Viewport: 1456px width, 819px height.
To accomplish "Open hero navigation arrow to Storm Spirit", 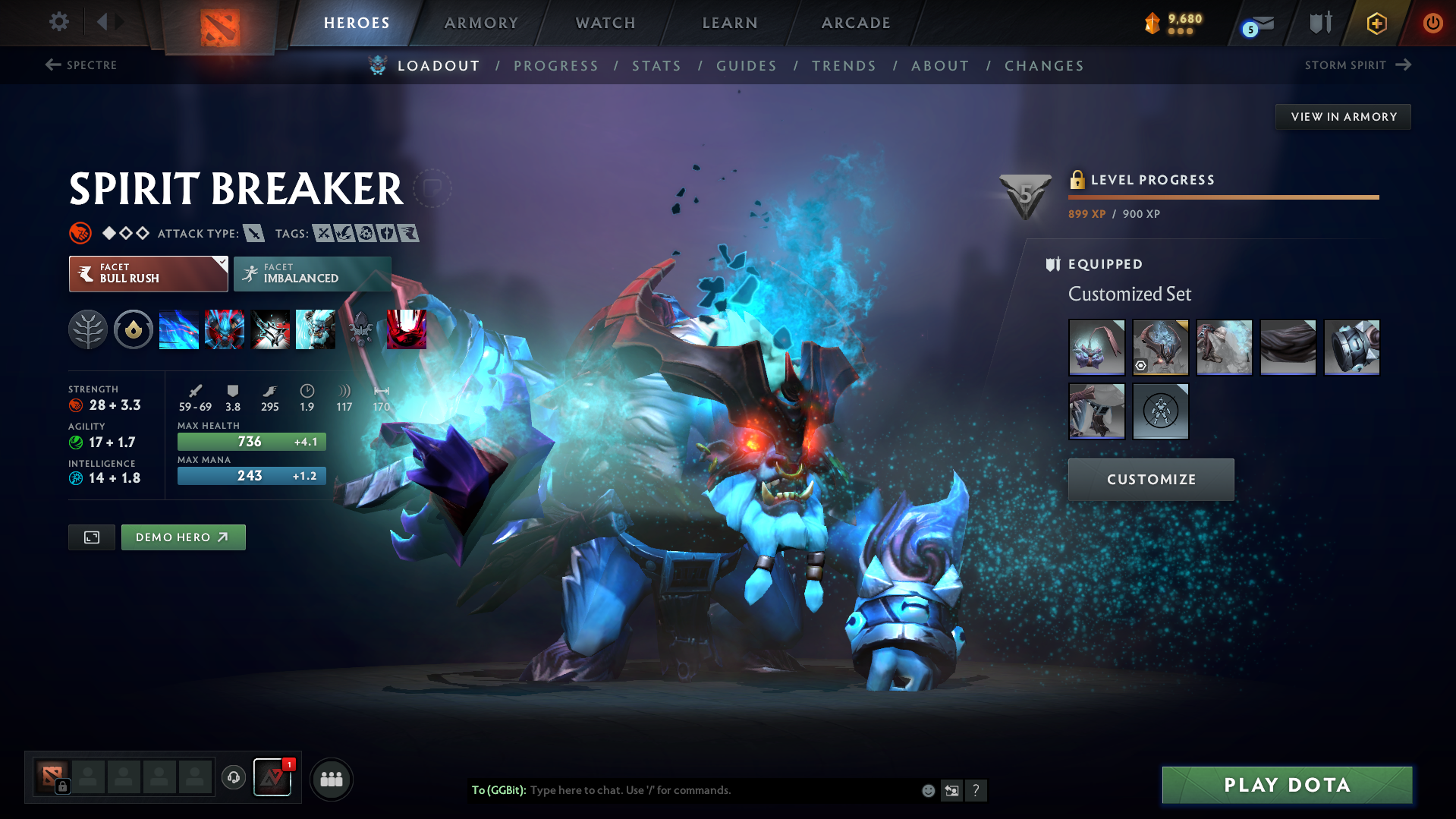I will (1401, 65).
